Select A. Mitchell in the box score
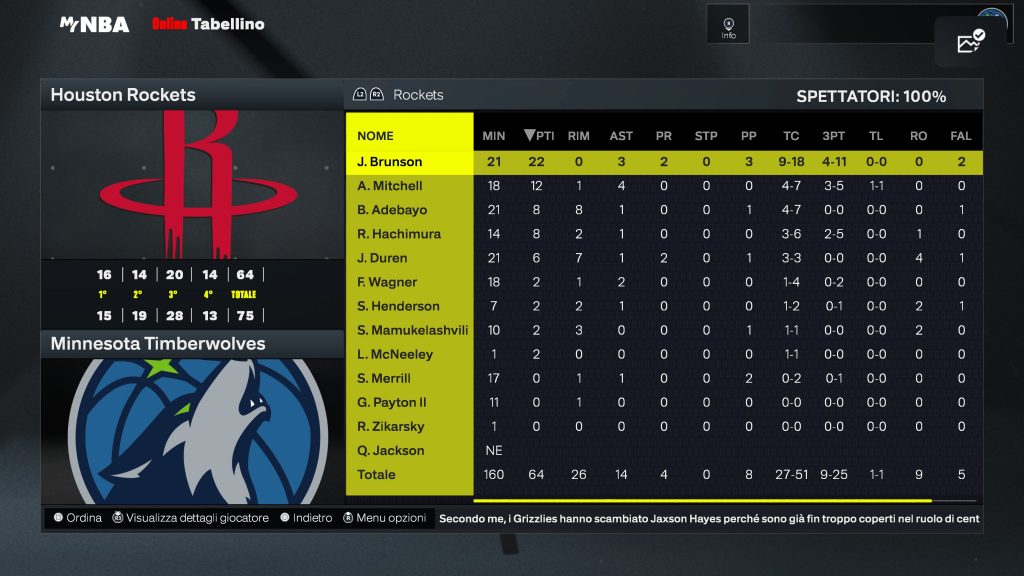The height and width of the screenshot is (576, 1024). coord(390,186)
